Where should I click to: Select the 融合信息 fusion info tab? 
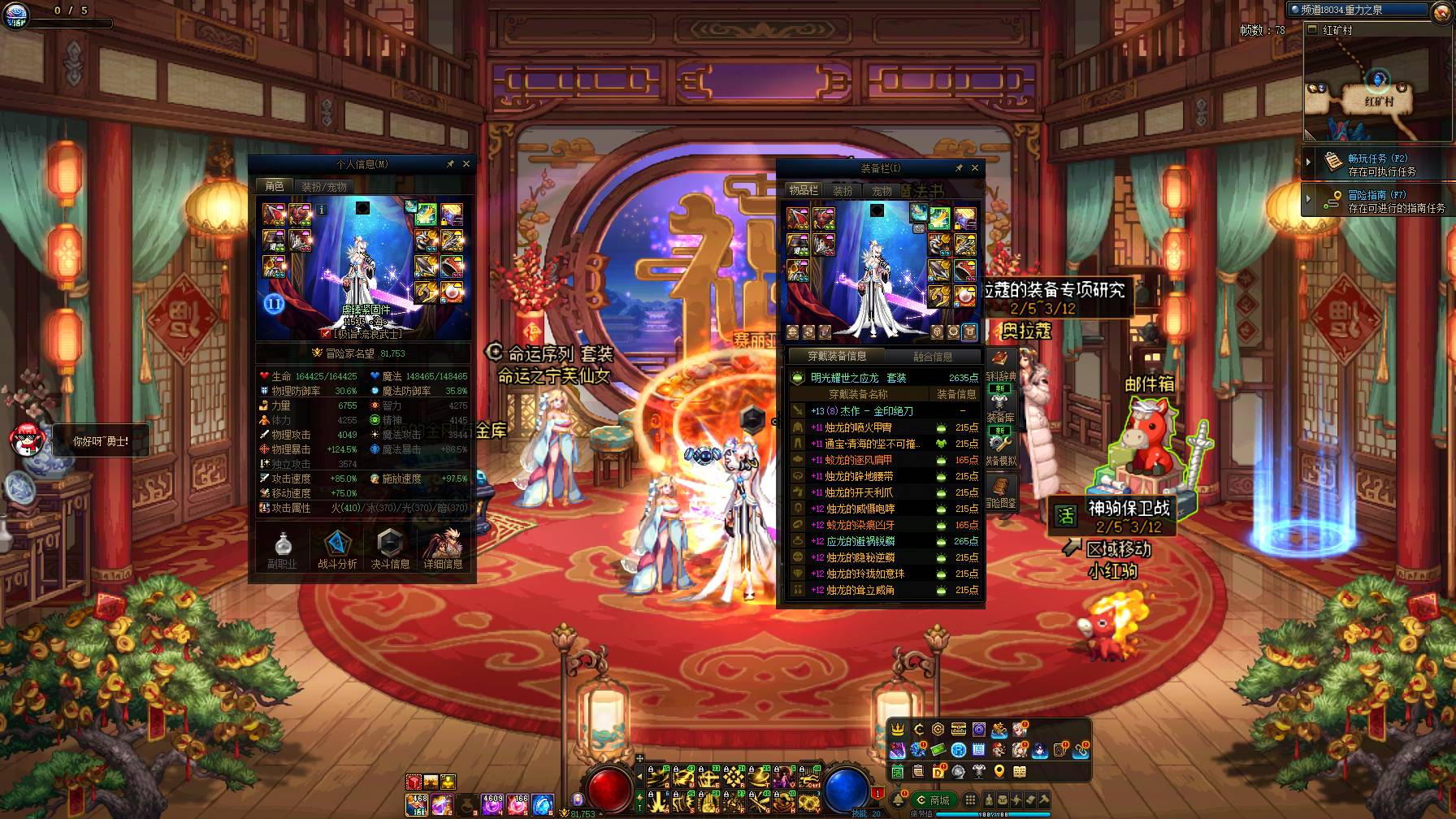(x=932, y=357)
